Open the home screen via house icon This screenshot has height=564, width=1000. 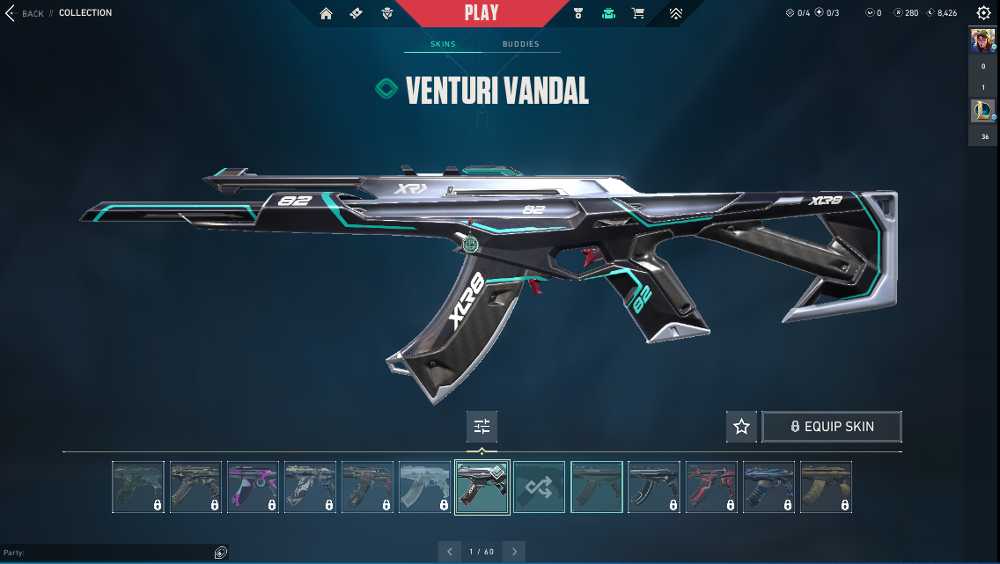[x=326, y=13]
